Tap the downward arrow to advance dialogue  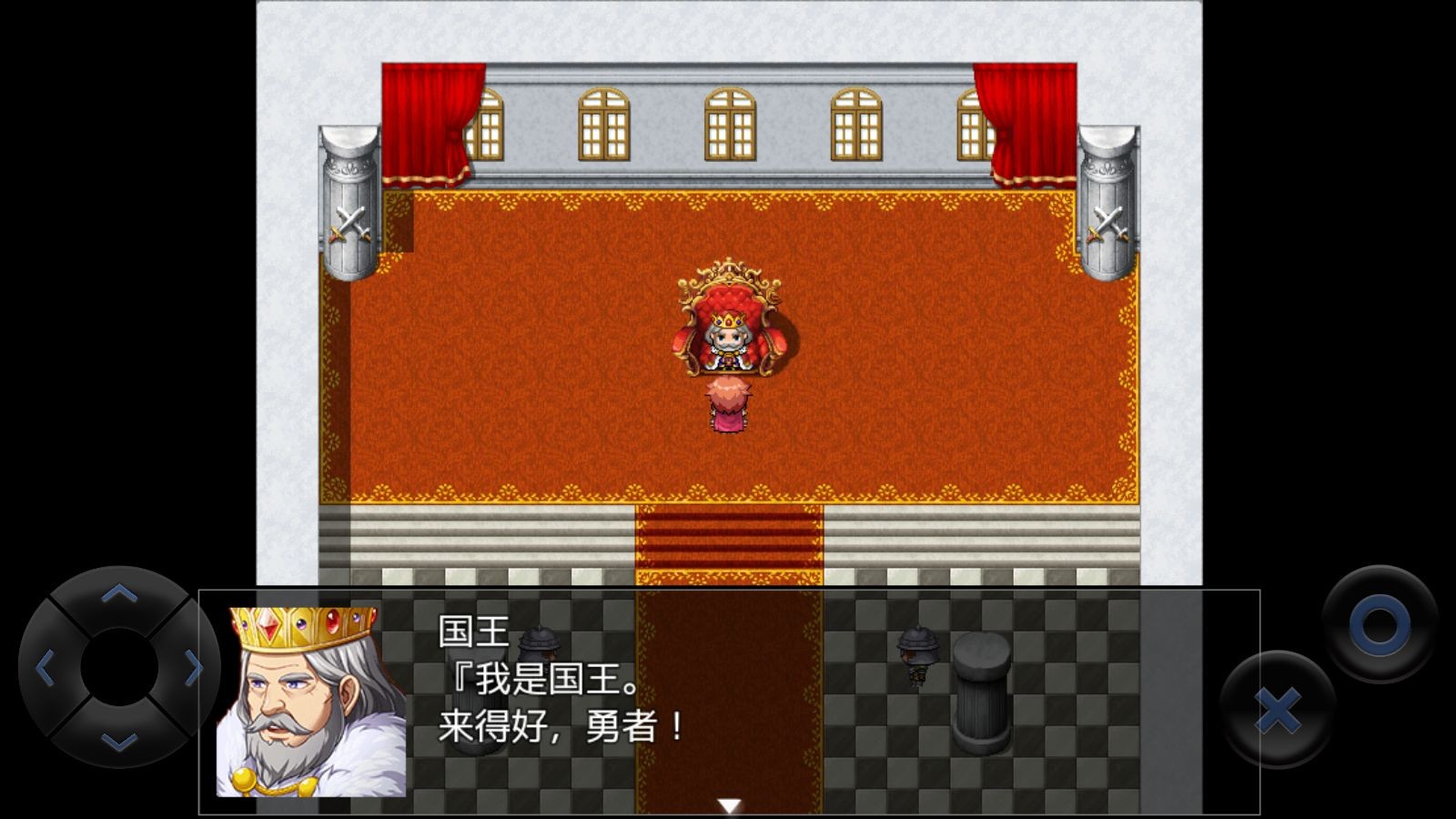tap(727, 802)
